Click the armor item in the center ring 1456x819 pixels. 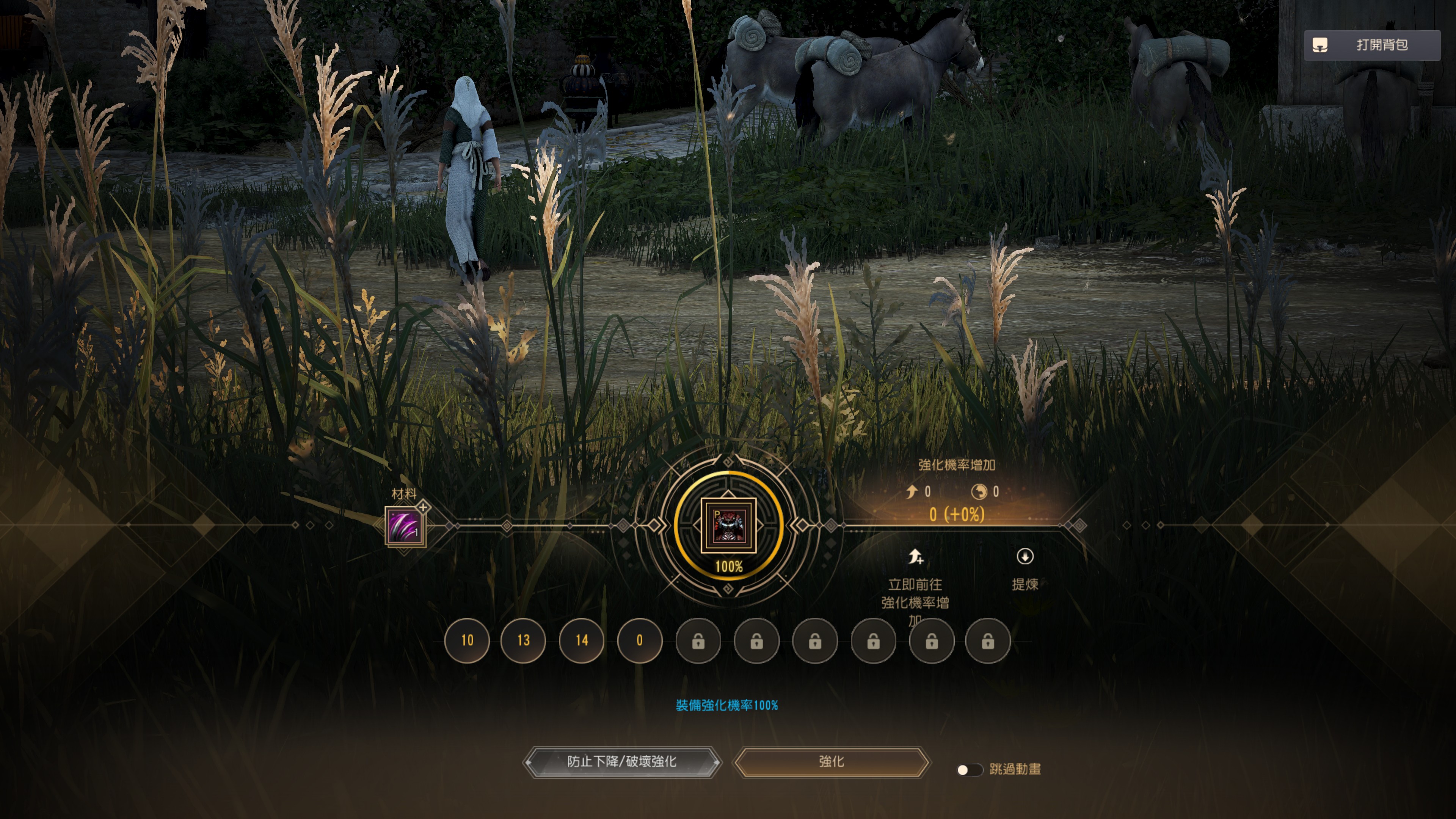click(x=728, y=526)
